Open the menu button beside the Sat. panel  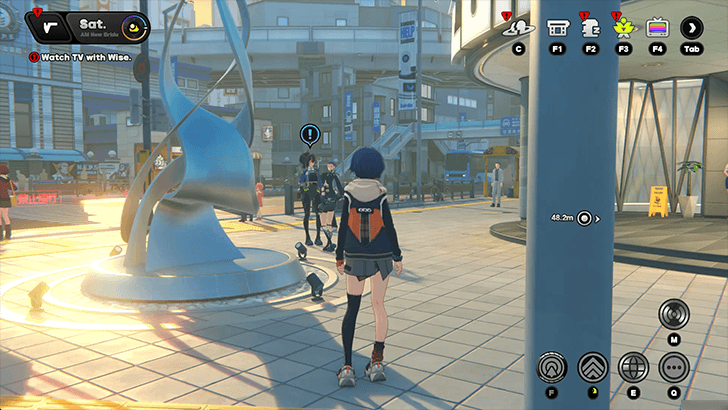[x=49, y=27]
